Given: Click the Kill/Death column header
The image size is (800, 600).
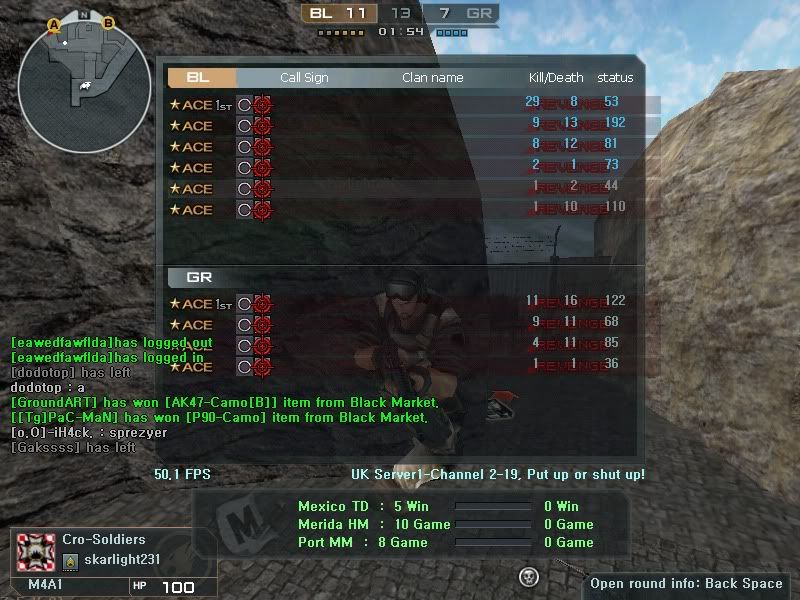Looking at the screenshot, I should [x=555, y=77].
